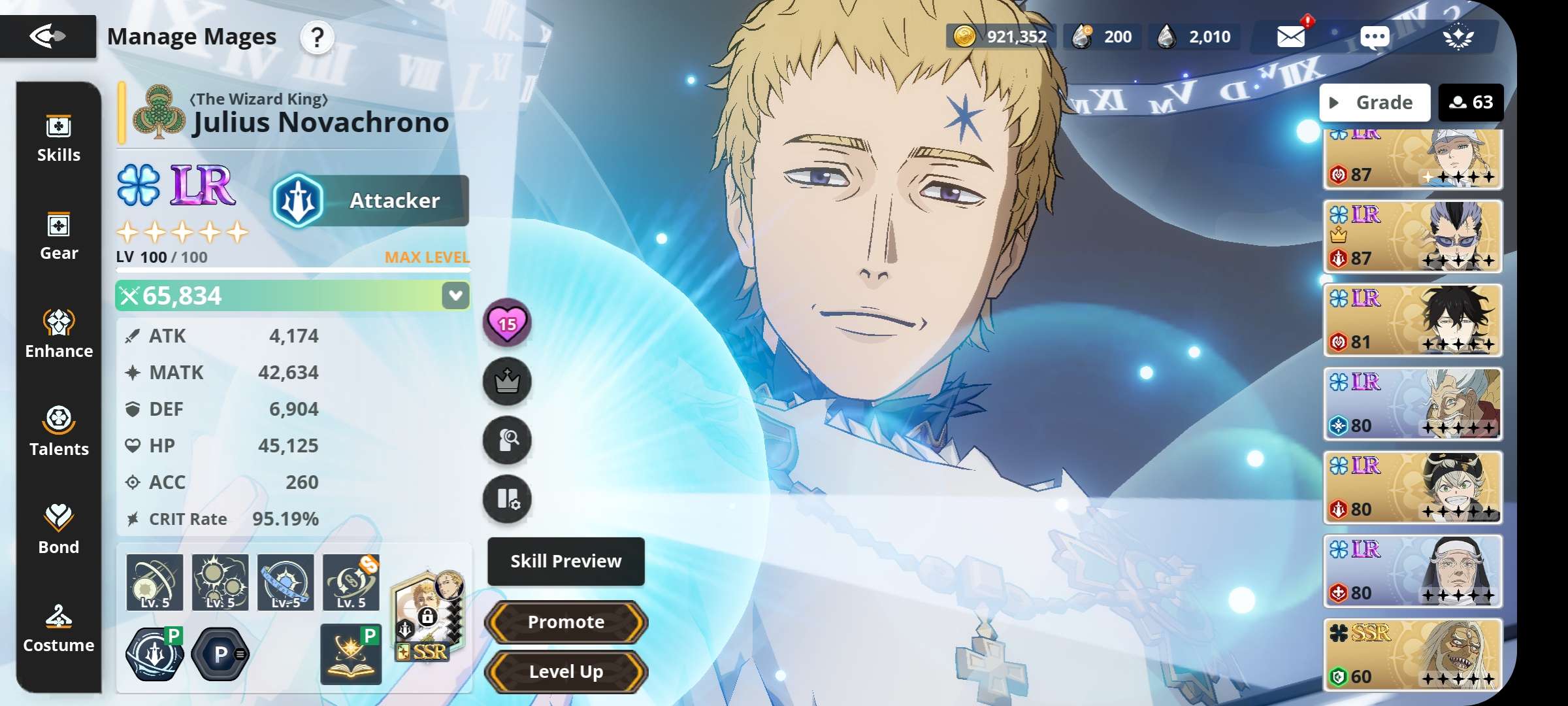This screenshot has height=706, width=1568.
Task: Show the Talents tab
Action: (59, 433)
